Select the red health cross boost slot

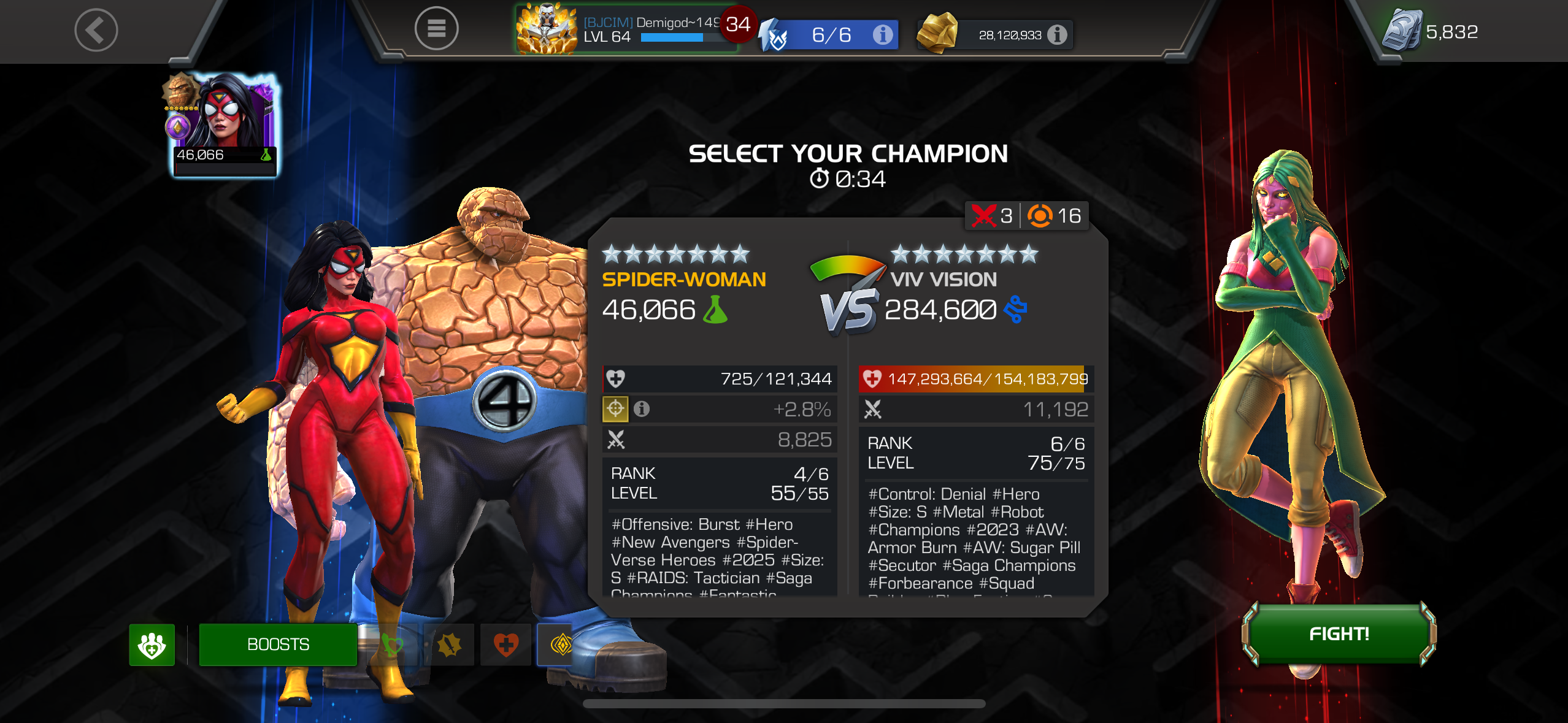pyautogui.click(x=505, y=645)
